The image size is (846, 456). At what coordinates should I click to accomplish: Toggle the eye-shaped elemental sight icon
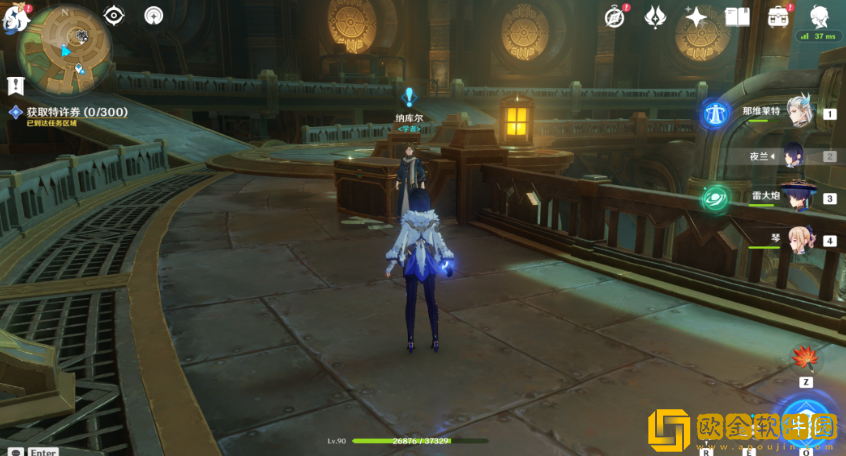[x=114, y=15]
